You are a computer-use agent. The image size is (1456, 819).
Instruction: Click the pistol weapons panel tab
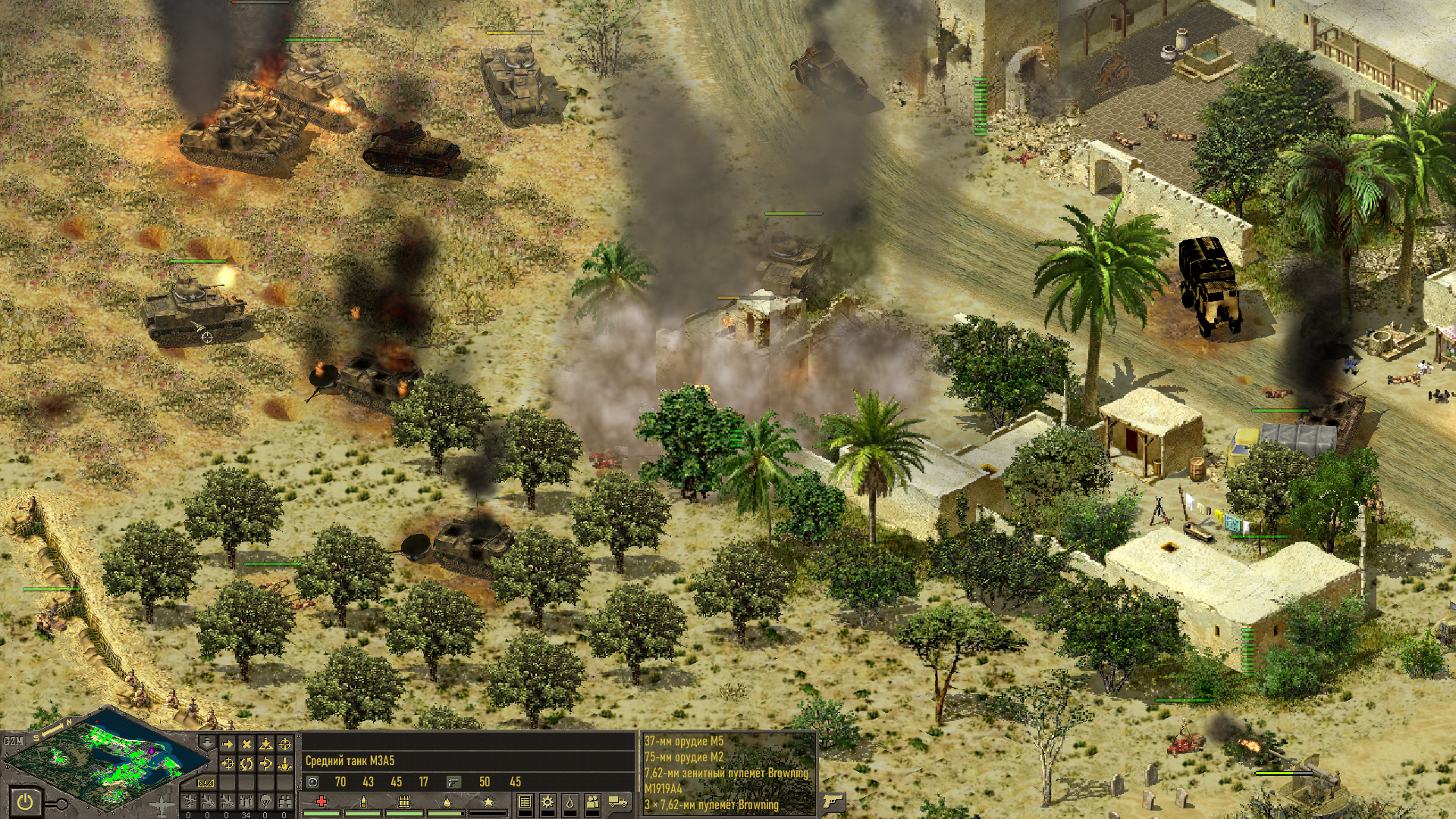tap(832, 802)
